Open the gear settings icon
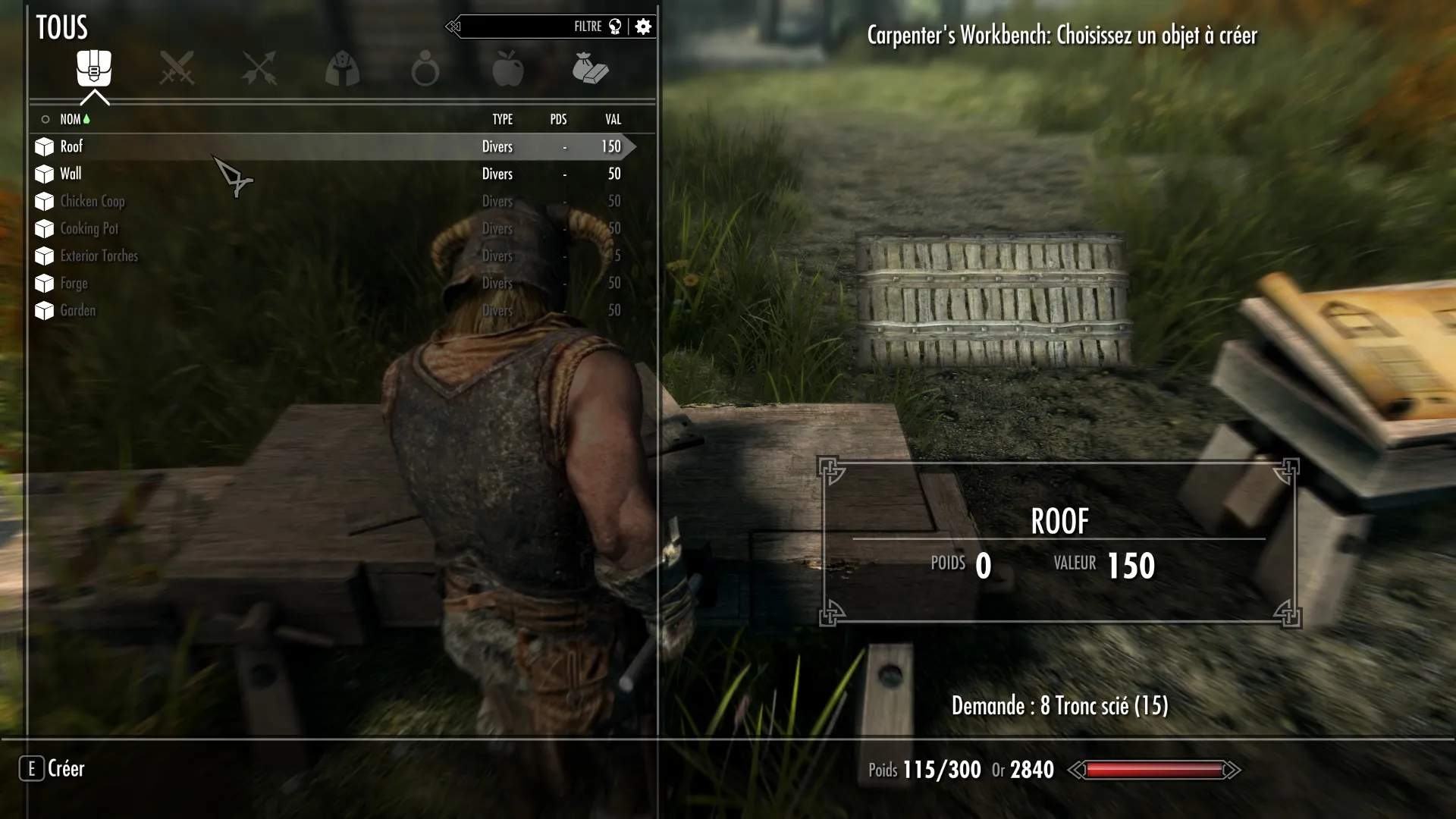This screenshot has width=1456, height=819. [x=643, y=27]
